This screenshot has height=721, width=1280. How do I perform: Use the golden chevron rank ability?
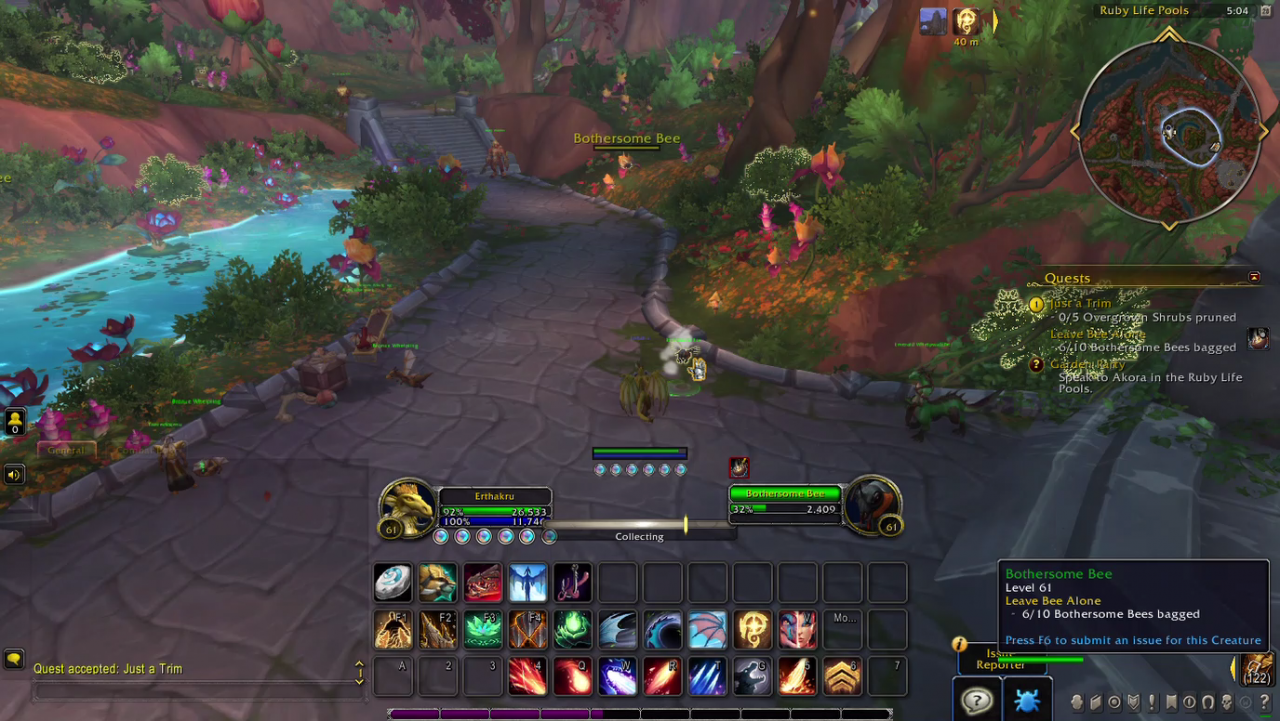pyautogui.click(x=842, y=677)
